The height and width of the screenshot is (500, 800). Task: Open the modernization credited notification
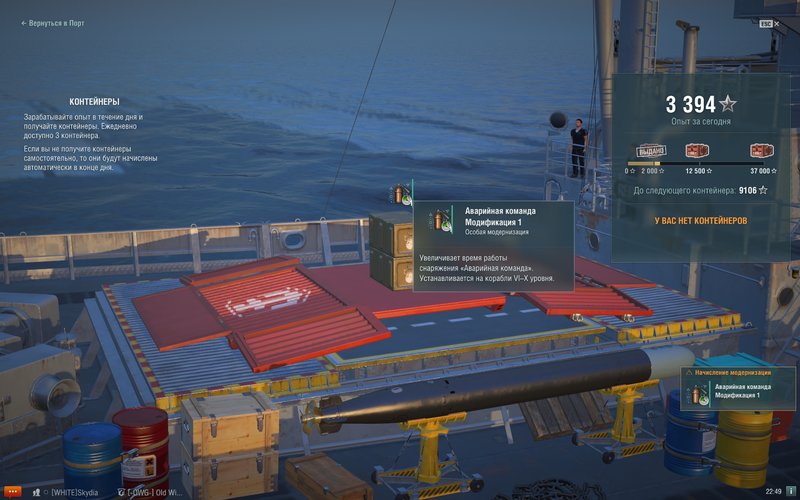(738, 390)
